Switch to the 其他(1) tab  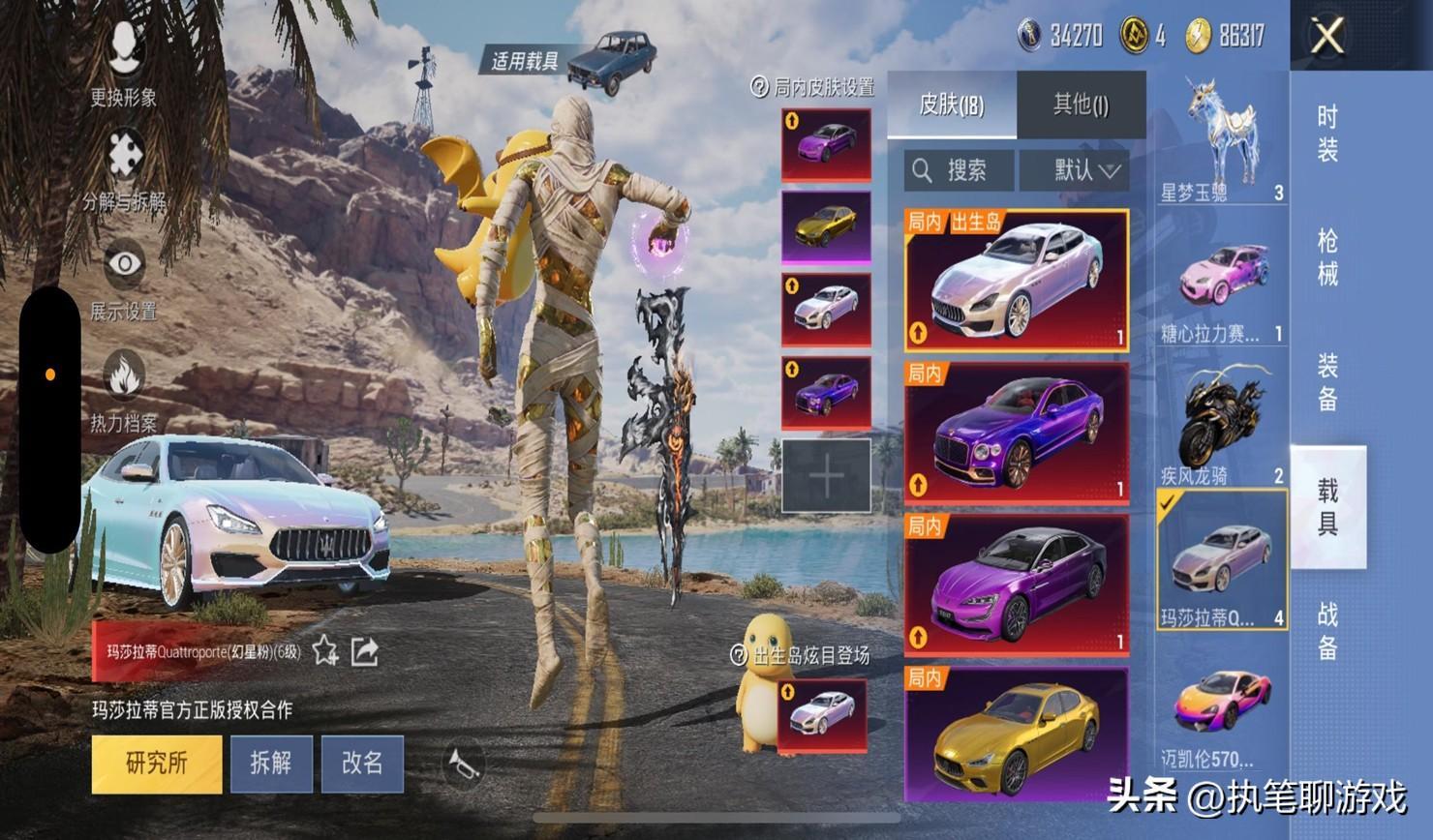click(1081, 105)
